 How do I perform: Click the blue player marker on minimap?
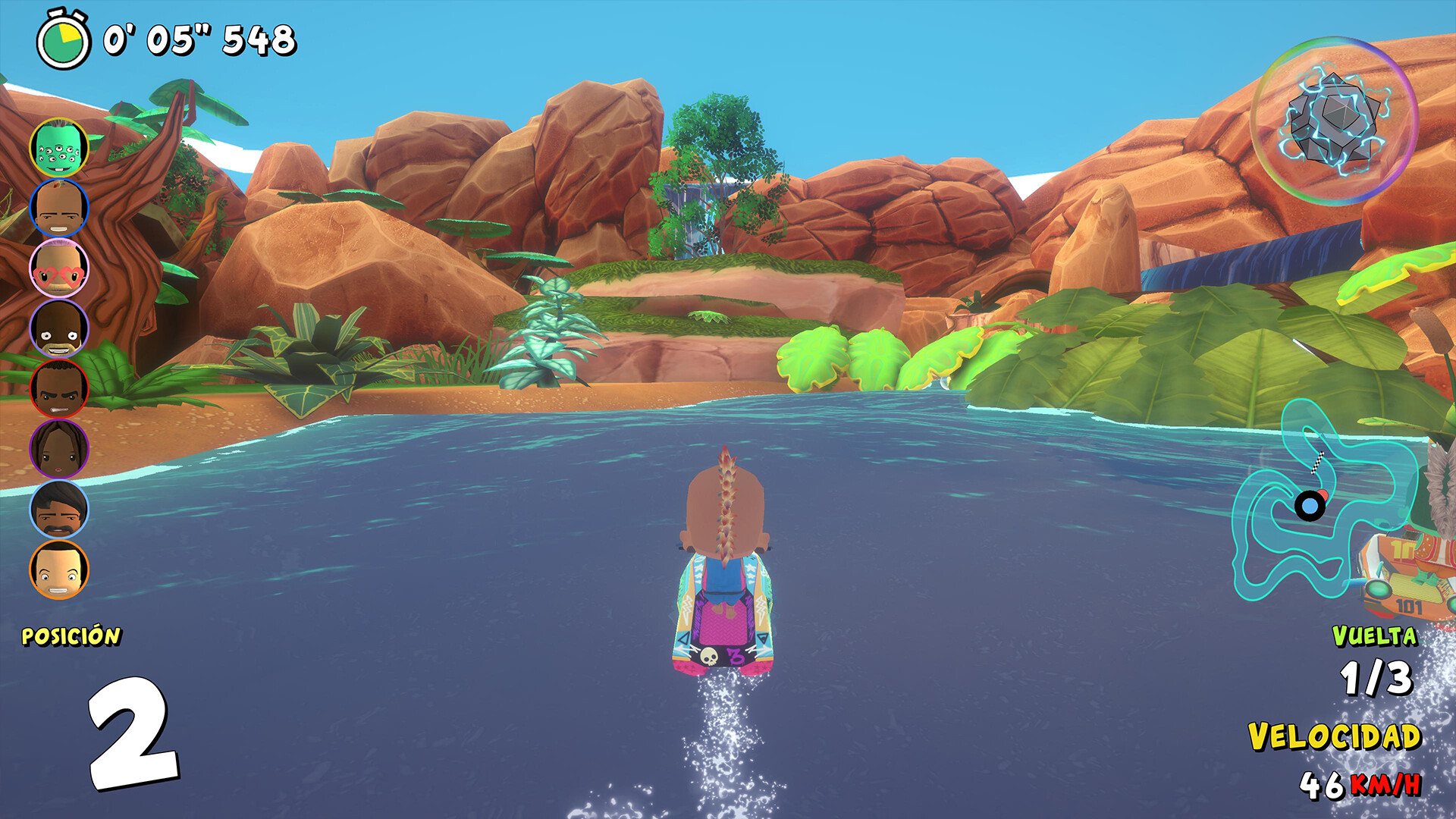coord(1310,505)
